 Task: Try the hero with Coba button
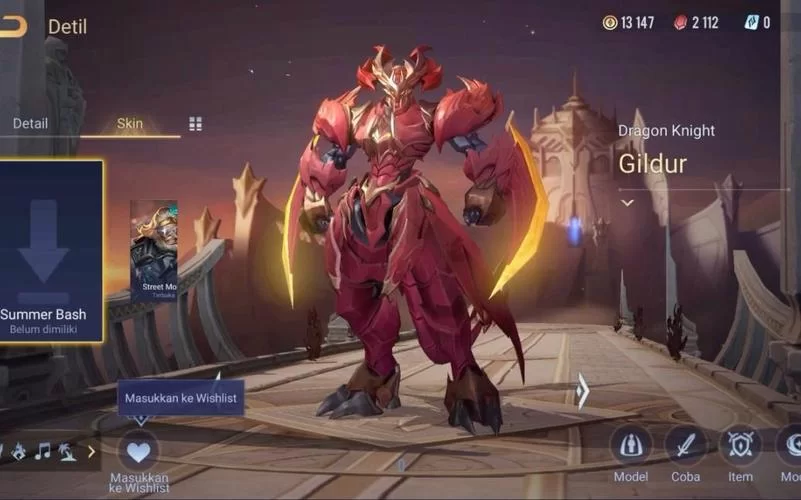(x=686, y=445)
